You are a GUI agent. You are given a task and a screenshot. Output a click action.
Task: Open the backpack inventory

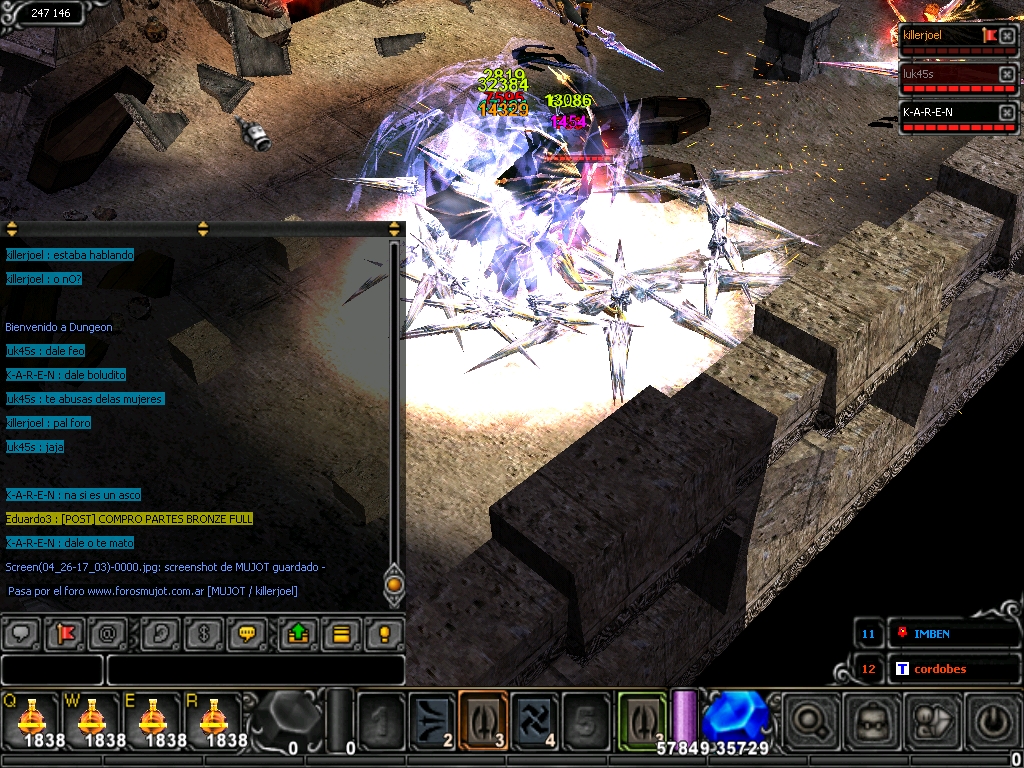click(x=867, y=720)
